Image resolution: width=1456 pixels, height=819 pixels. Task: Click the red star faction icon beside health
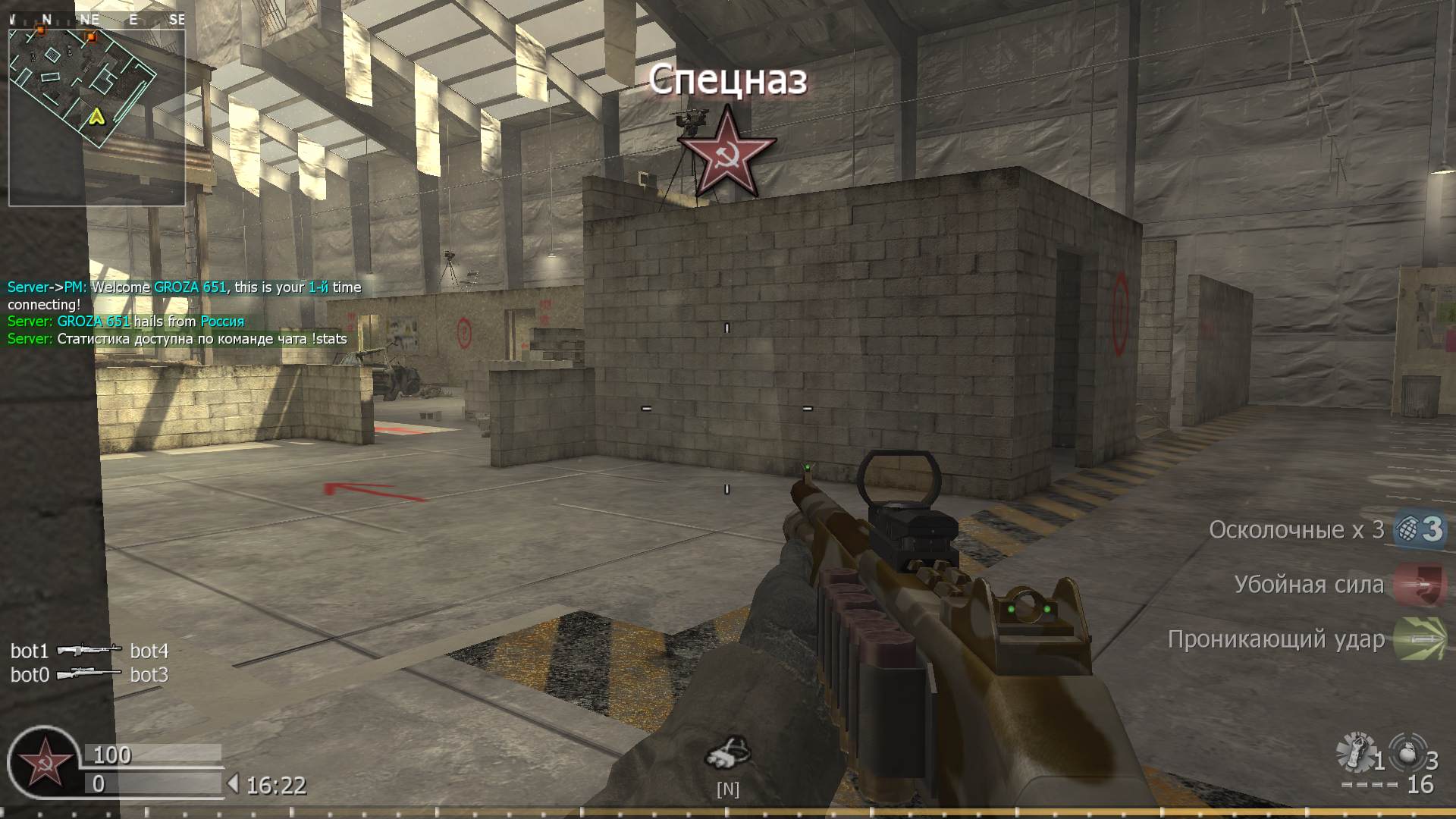tap(43, 763)
